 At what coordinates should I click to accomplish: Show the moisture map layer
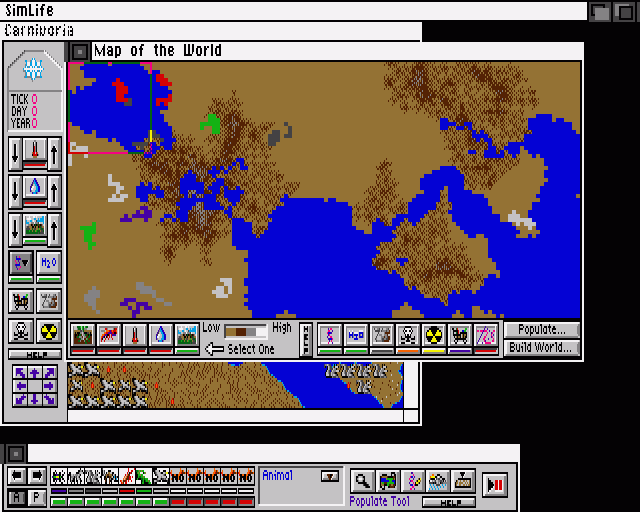160,336
